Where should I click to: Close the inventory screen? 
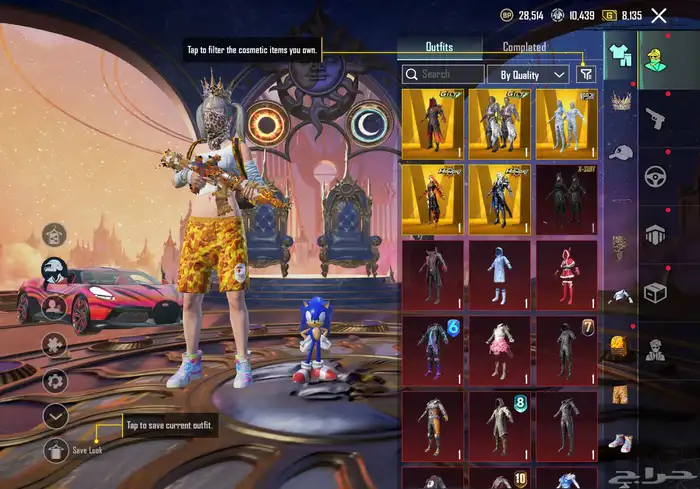[x=659, y=15]
